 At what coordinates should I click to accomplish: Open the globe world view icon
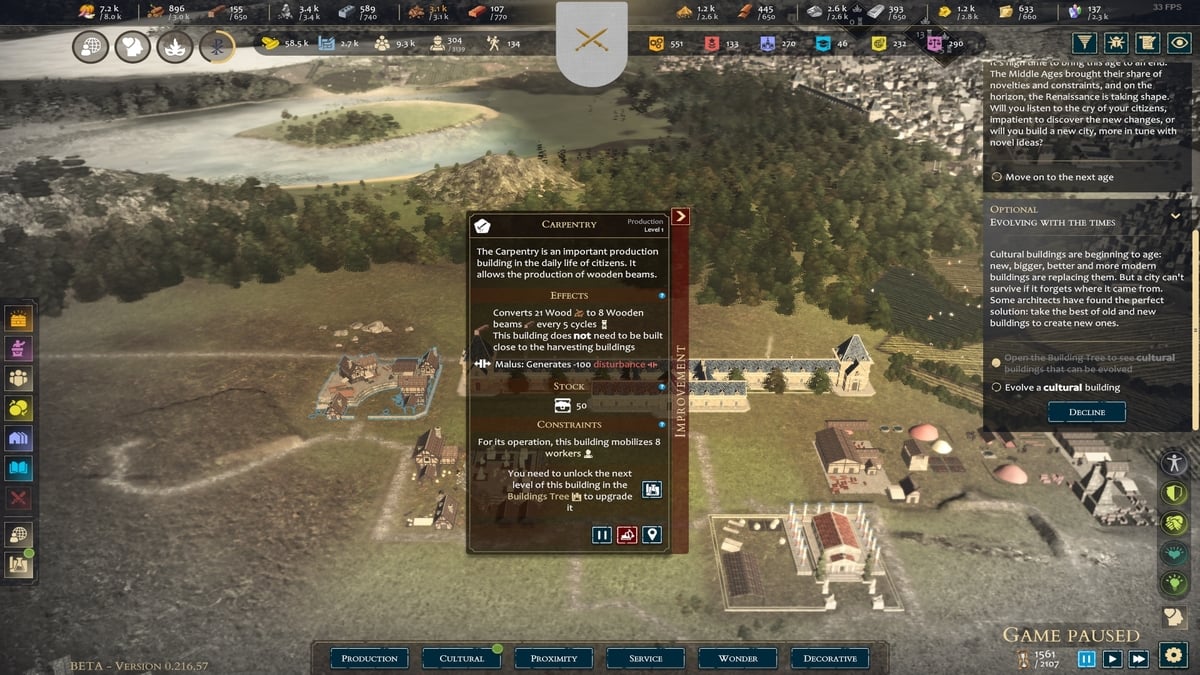(91, 46)
